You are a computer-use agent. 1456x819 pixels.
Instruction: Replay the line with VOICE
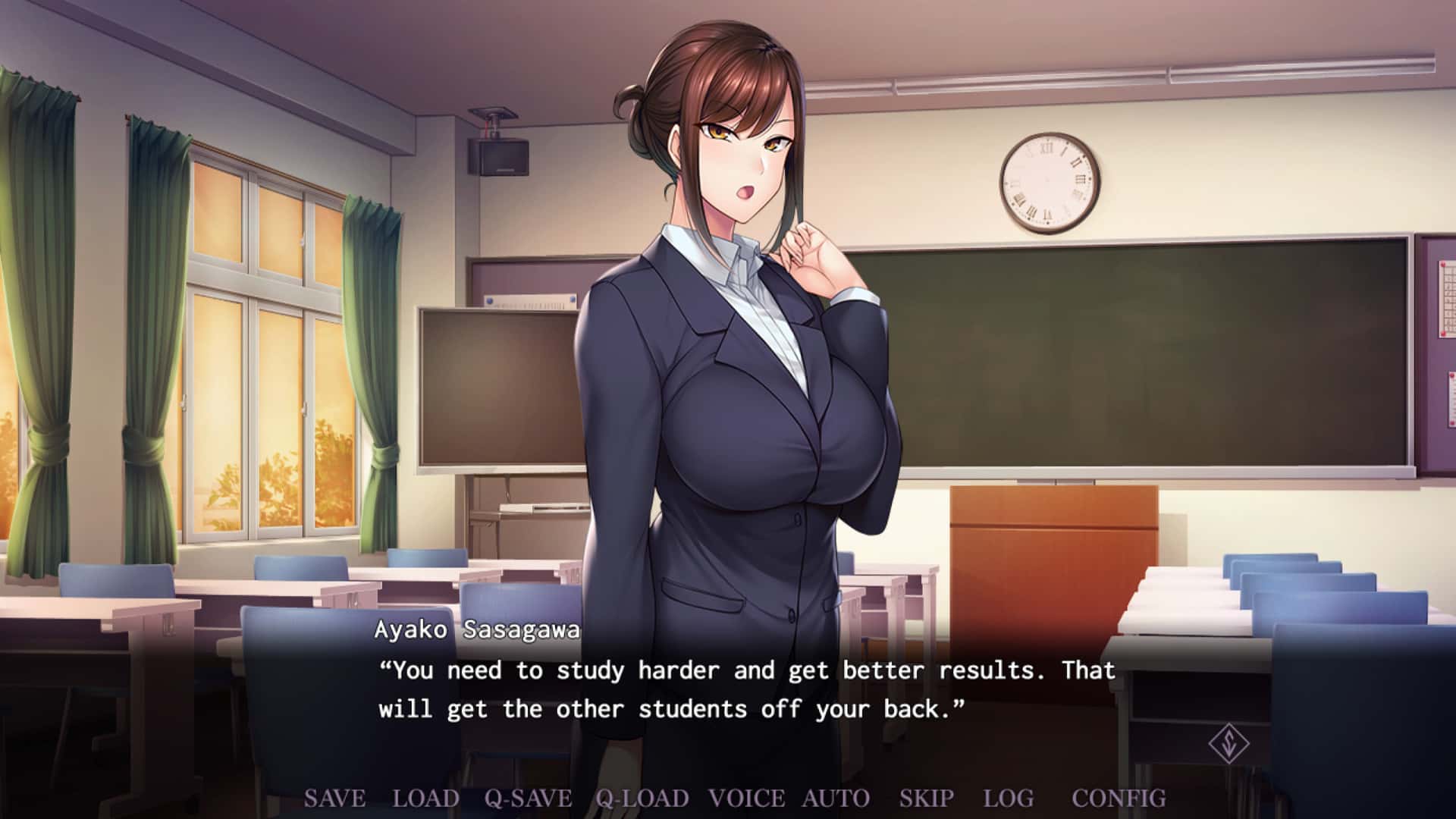click(x=746, y=799)
